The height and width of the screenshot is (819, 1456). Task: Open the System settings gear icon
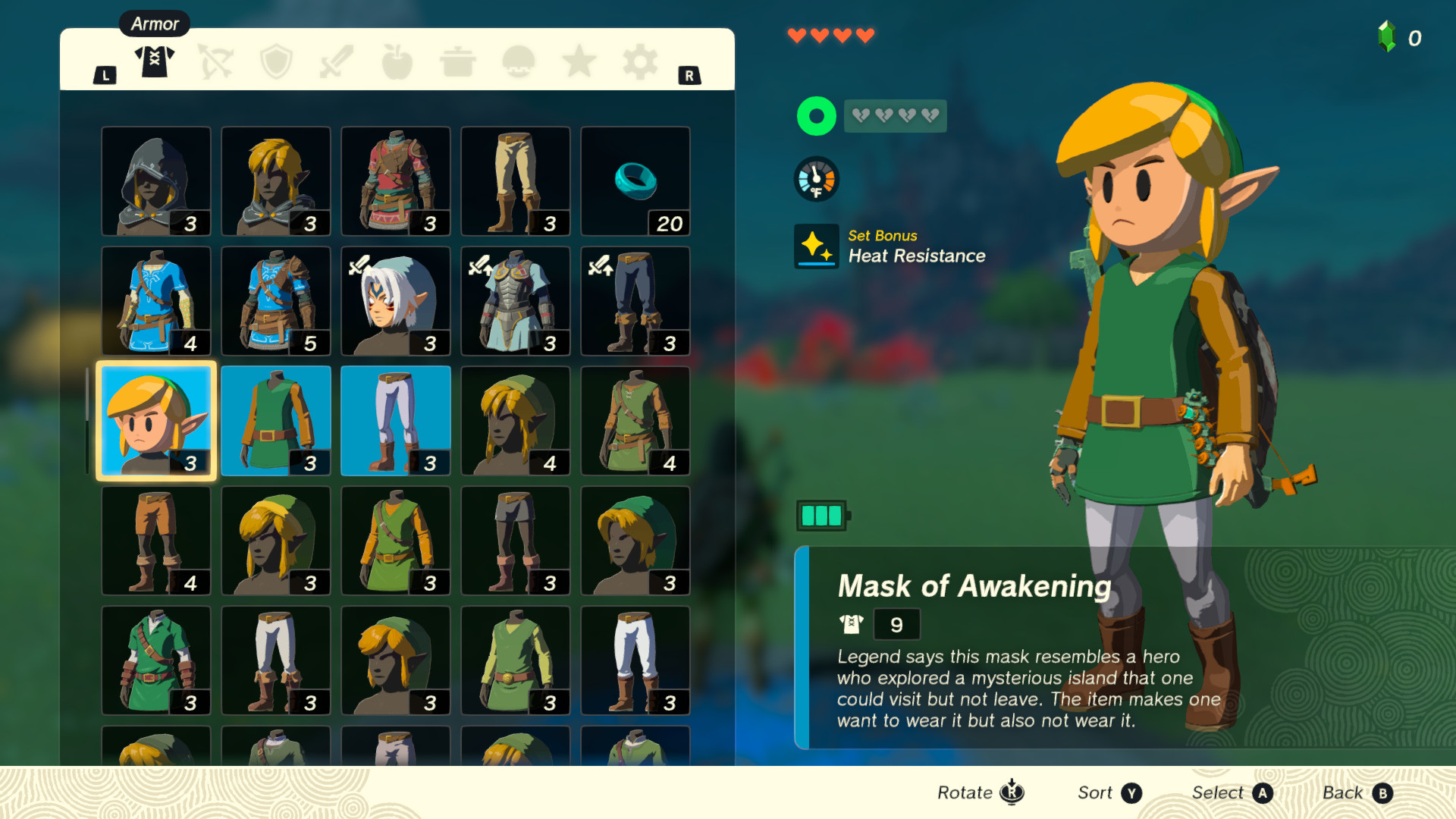click(x=639, y=62)
